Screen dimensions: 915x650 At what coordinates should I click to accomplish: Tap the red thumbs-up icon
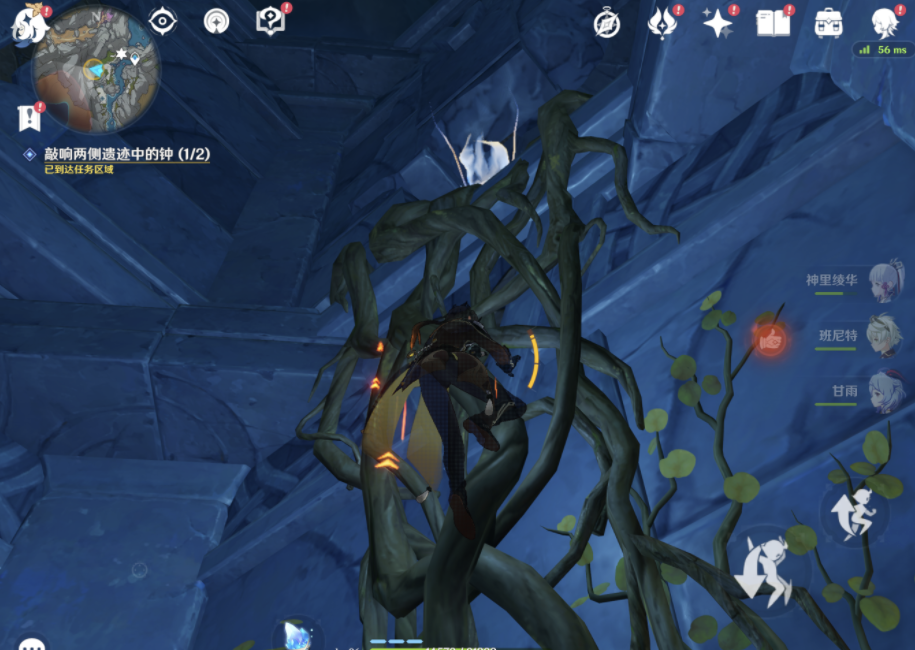pos(769,340)
